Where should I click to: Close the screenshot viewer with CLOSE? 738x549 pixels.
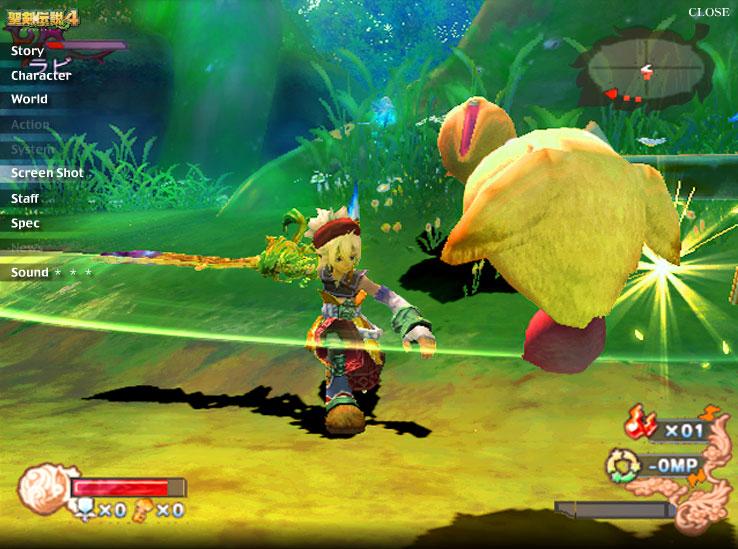pos(709,12)
